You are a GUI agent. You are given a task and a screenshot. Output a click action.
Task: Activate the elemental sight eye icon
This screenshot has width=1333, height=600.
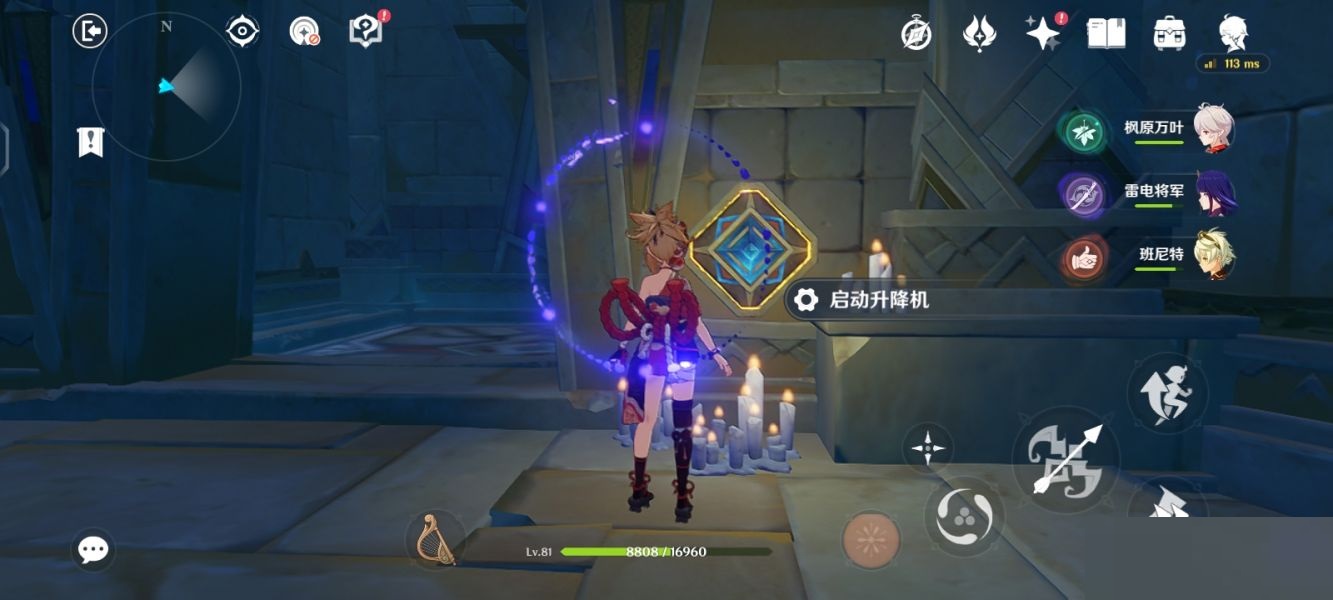point(242,31)
